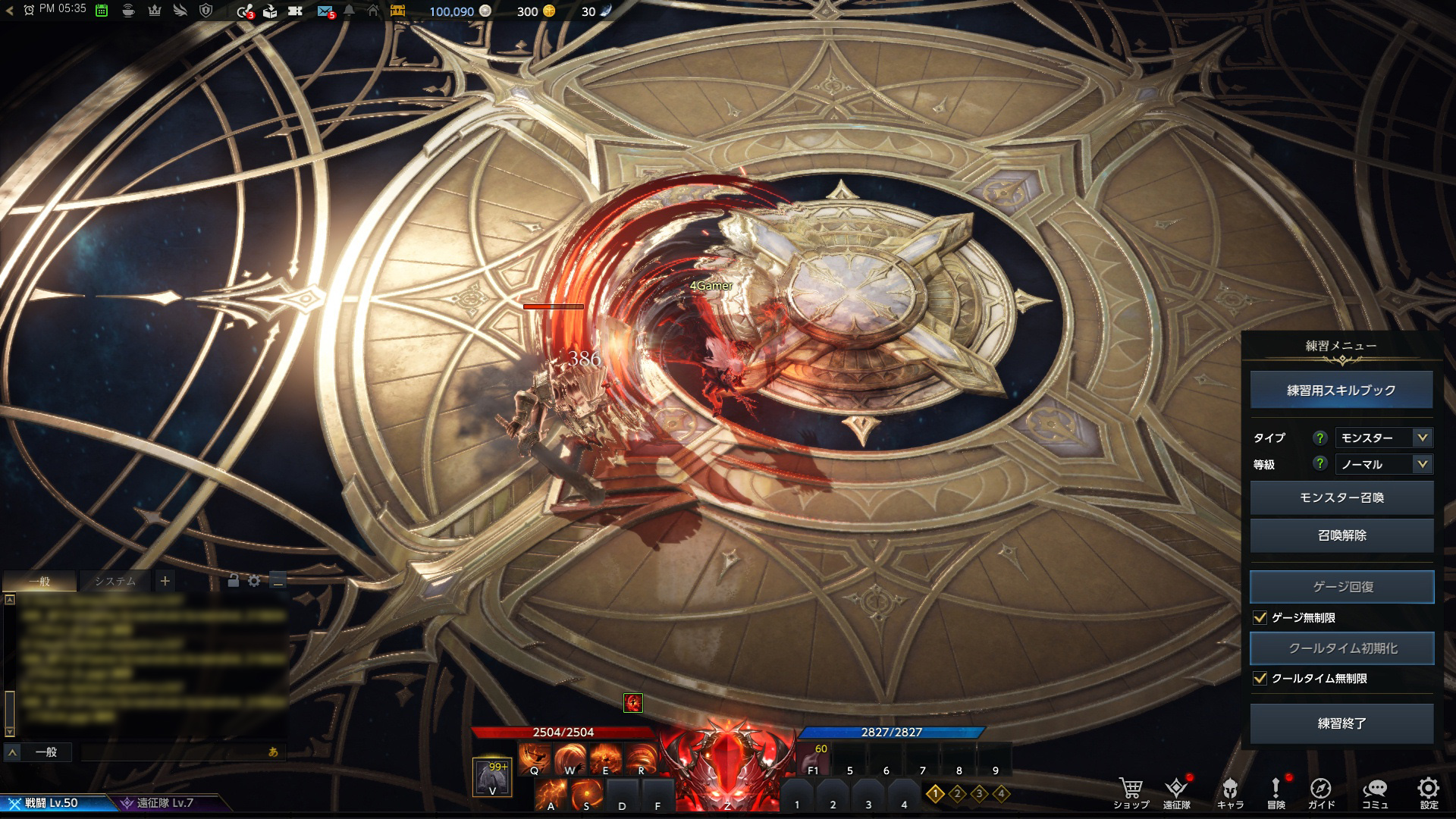This screenshot has height=819, width=1456.
Task: Add a new chat tab with plus button
Action: 165,582
